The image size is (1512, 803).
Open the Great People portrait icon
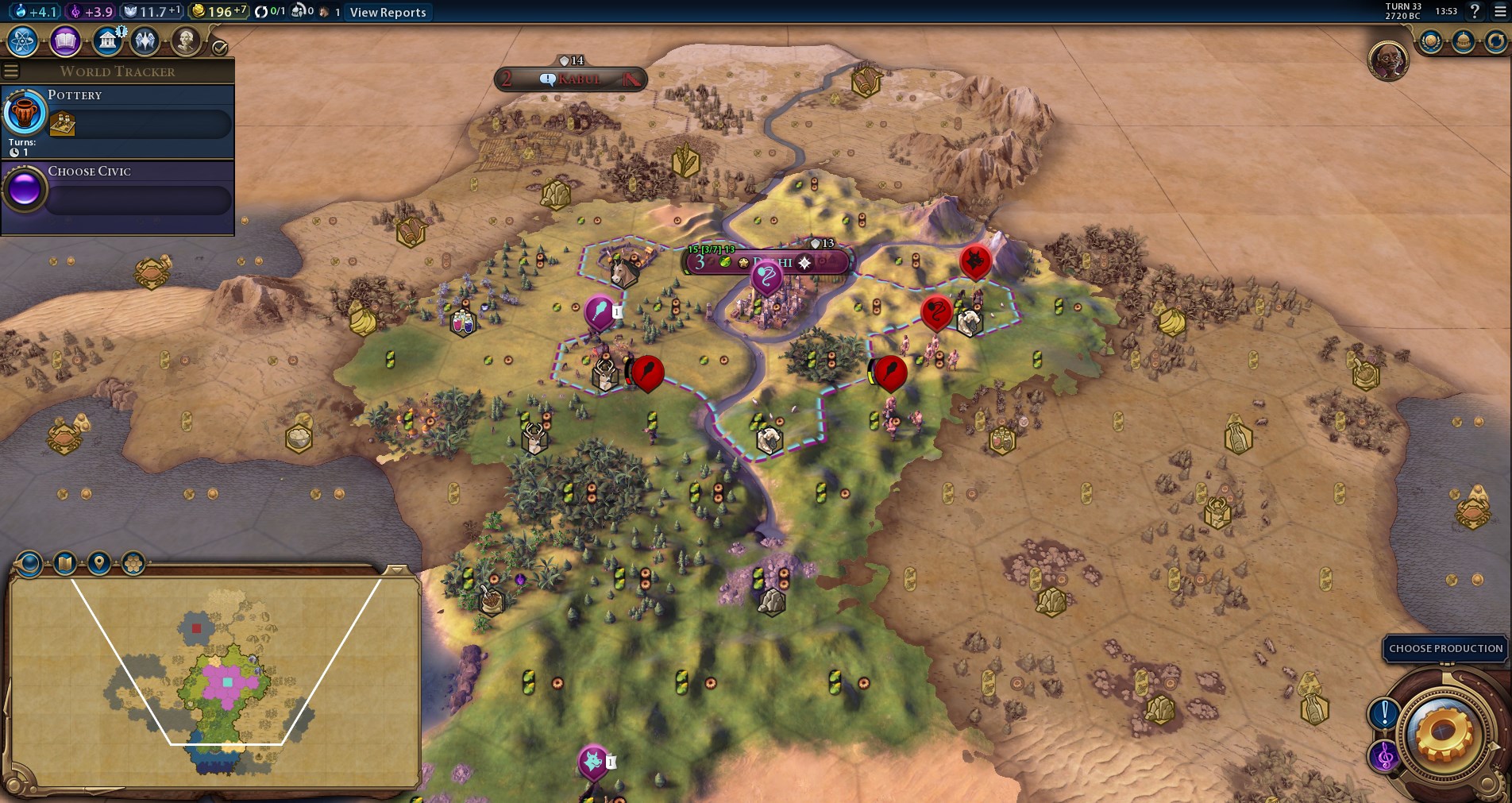point(186,41)
